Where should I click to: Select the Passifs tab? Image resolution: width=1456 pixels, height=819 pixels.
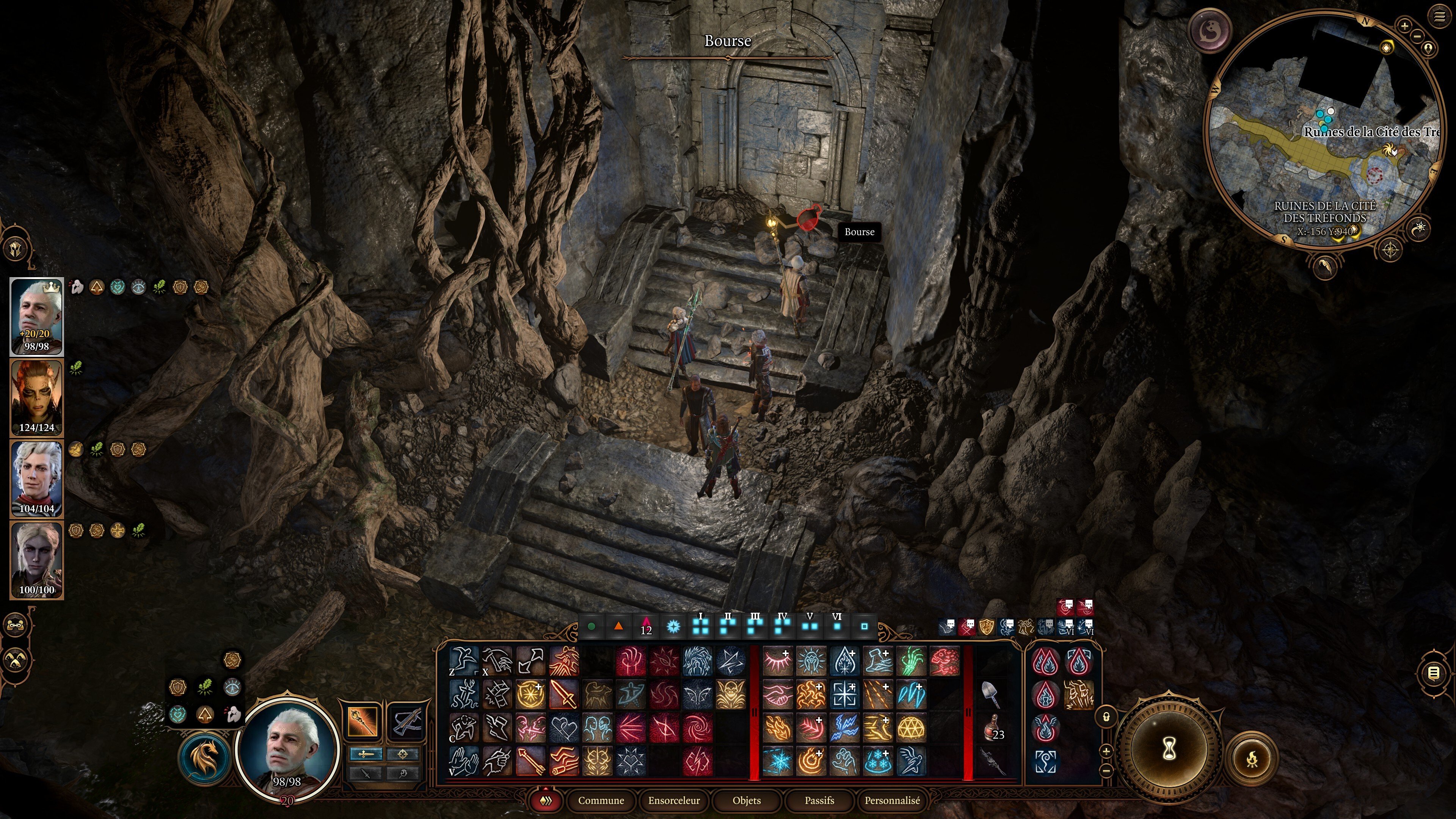819,800
